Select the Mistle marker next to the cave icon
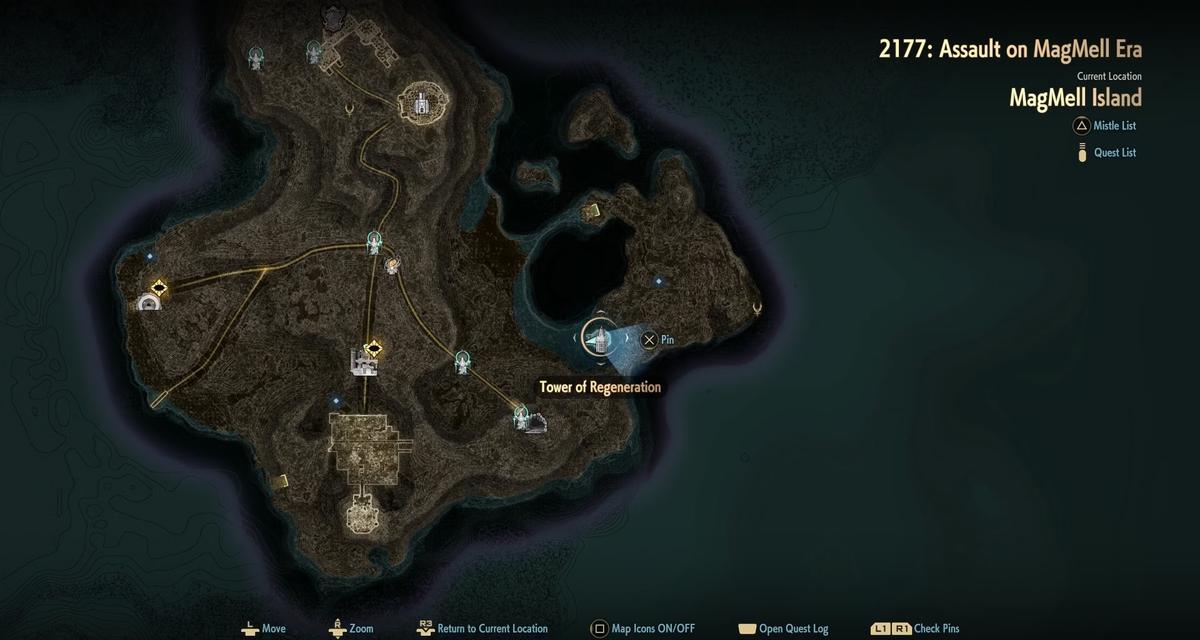 pyautogui.click(x=522, y=413)
